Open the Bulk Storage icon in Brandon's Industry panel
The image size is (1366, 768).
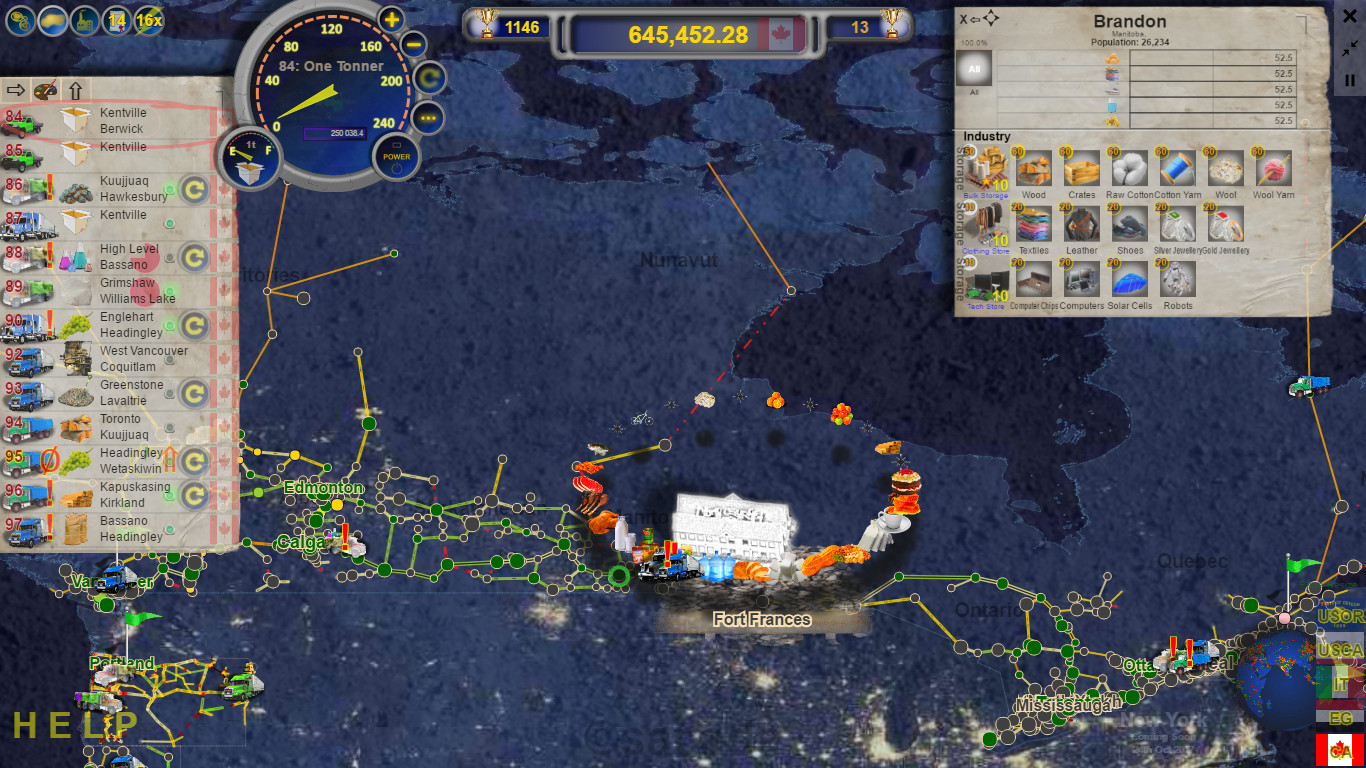point(986,170)
